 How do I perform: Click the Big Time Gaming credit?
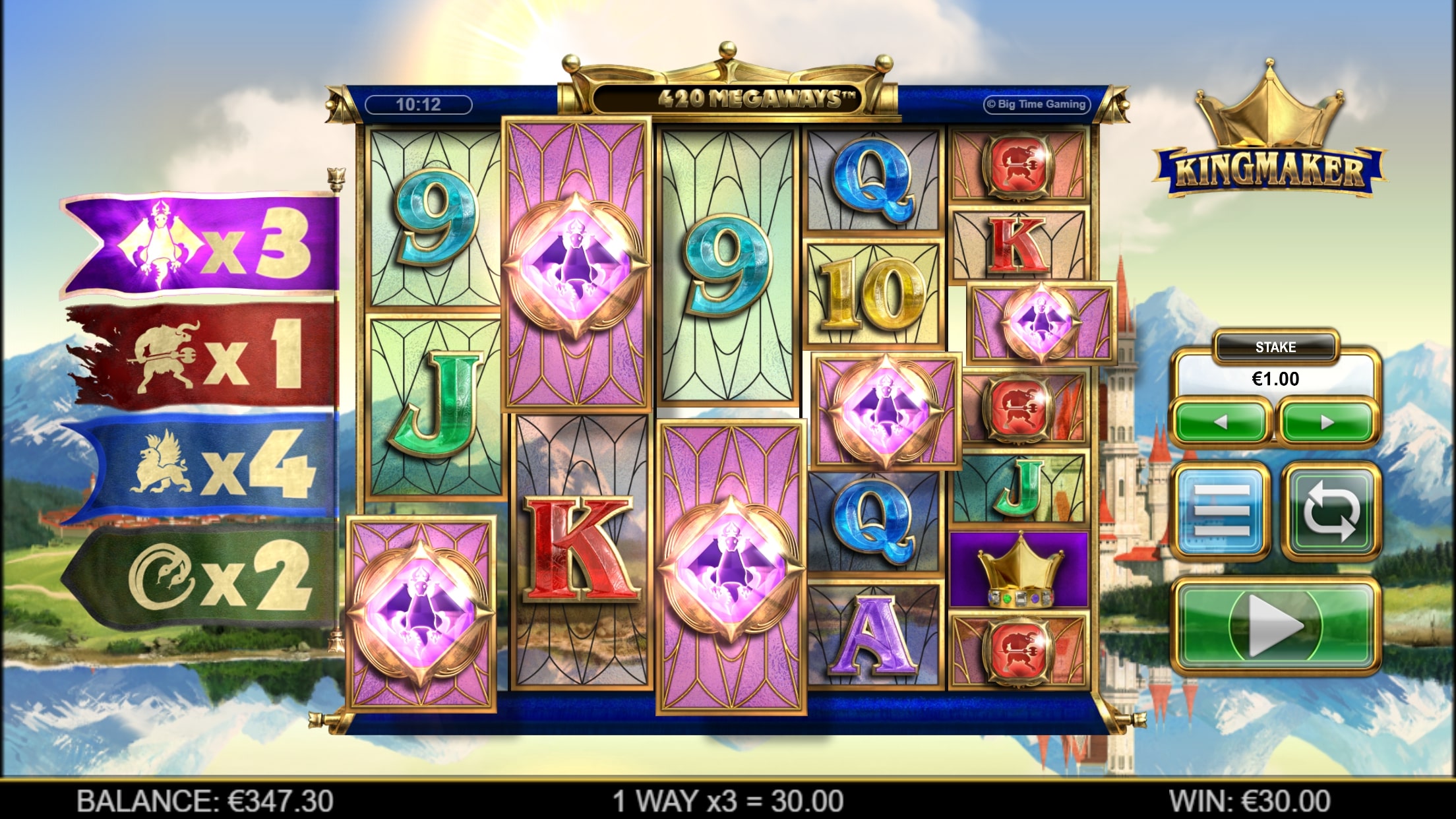tap(1037, 104)
